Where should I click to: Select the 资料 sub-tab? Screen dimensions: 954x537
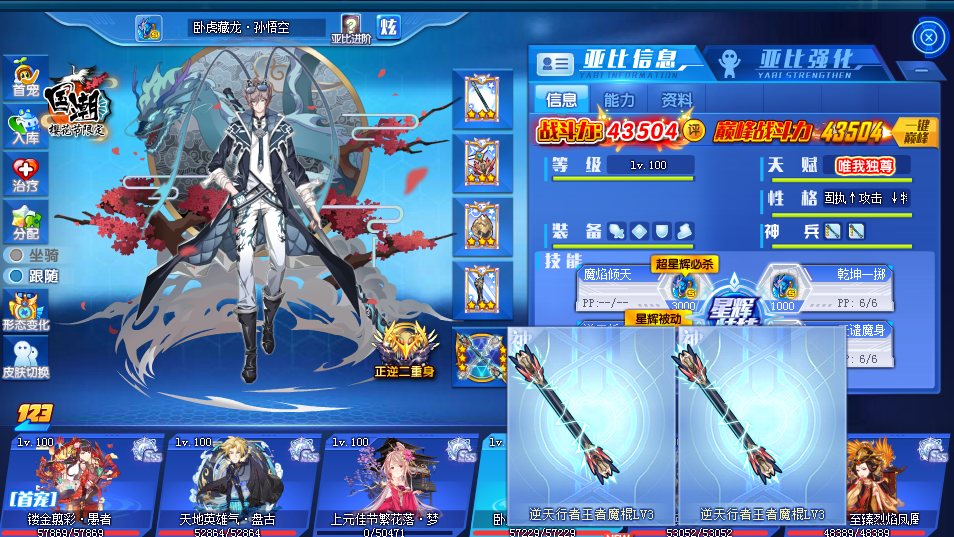(677, 100)
